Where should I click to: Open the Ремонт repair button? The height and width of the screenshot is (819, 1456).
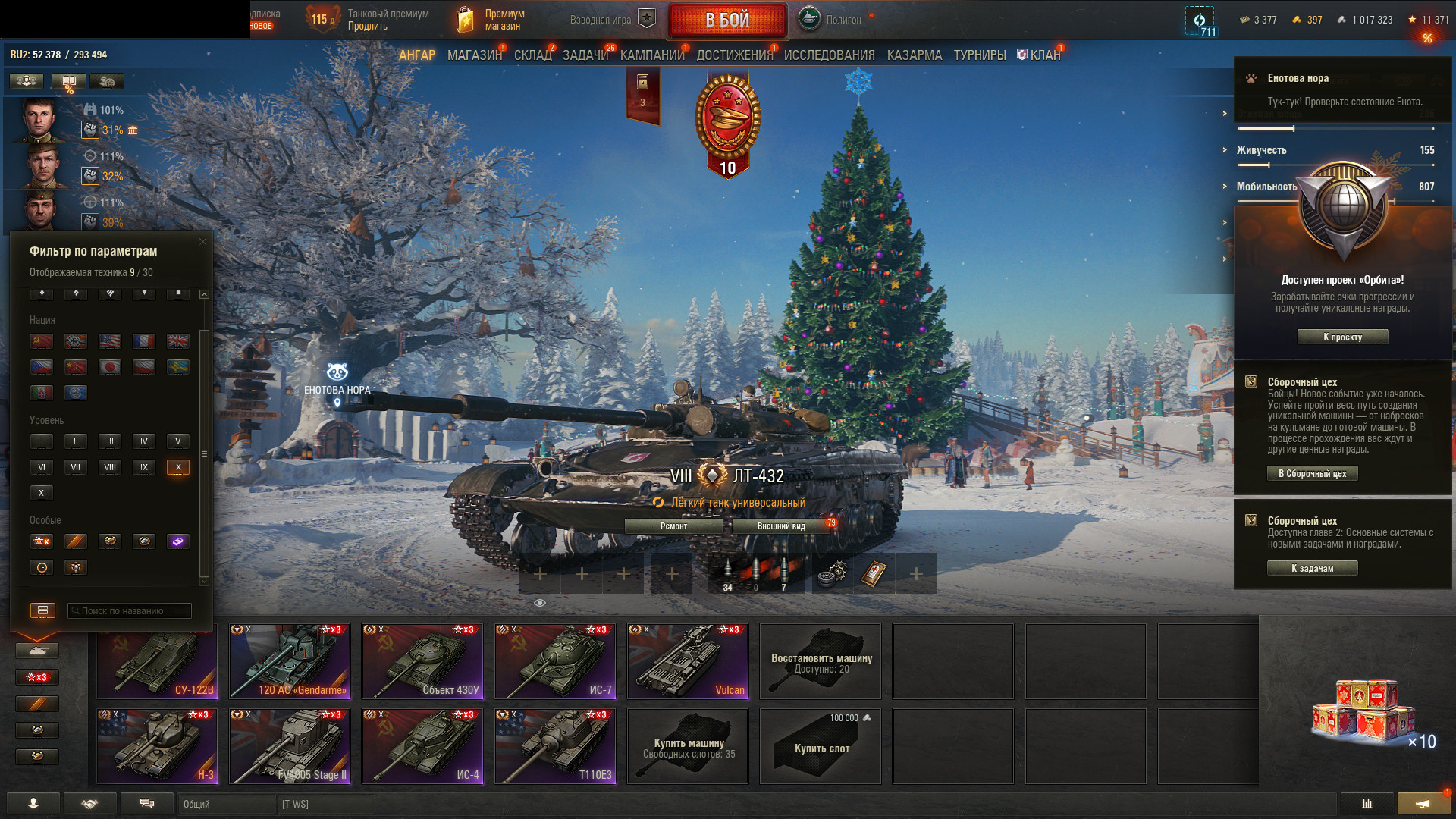673,526
